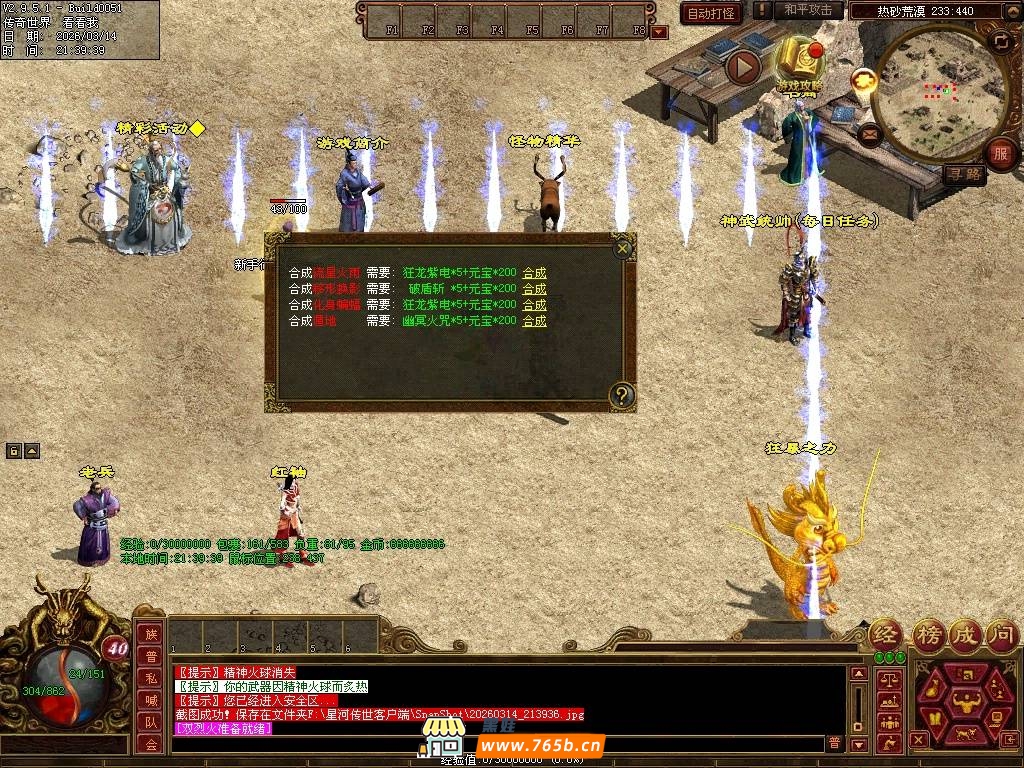
Task: Synthesize using the 破盾斩 recipe
Action: pyautogui.click(x=534, y=289)
